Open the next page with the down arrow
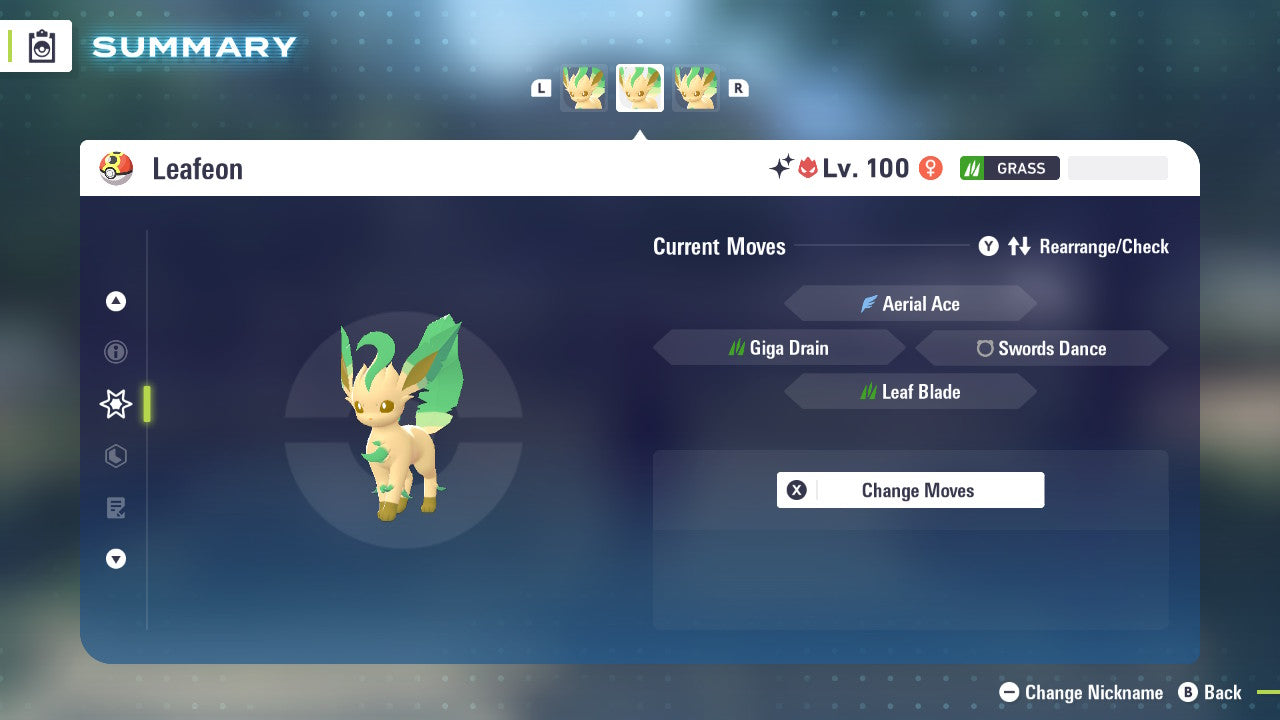1280x720 pixels. point(116,559)
